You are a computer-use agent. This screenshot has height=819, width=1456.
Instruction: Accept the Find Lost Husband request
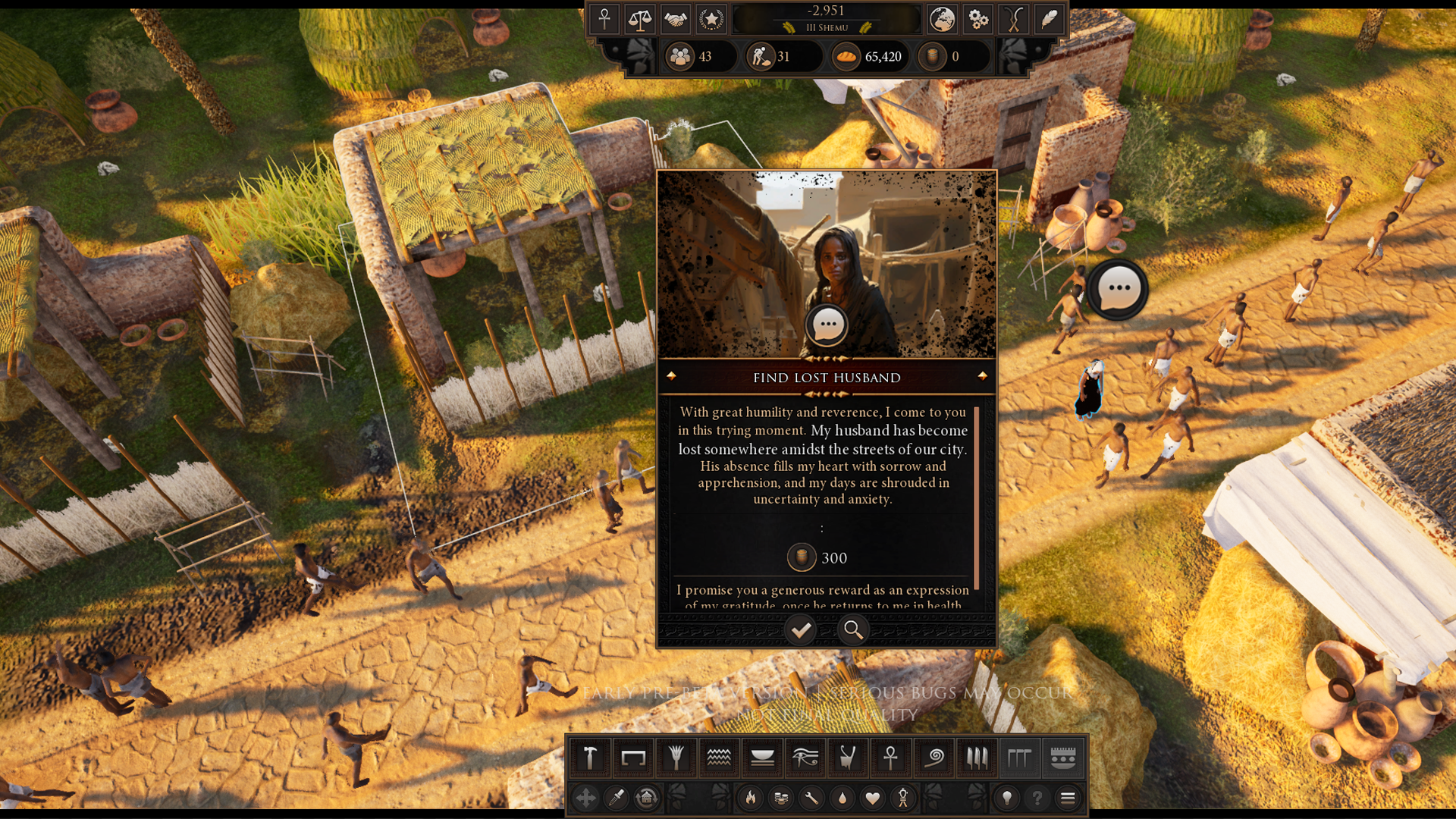(801, 629)
